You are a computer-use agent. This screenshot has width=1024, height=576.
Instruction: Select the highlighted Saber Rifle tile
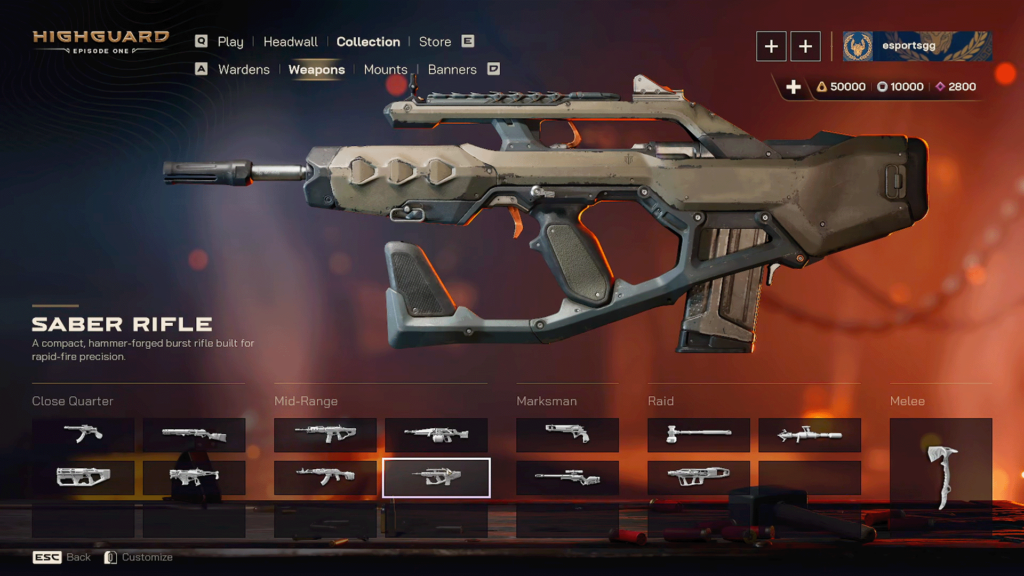tap(436, 477)
